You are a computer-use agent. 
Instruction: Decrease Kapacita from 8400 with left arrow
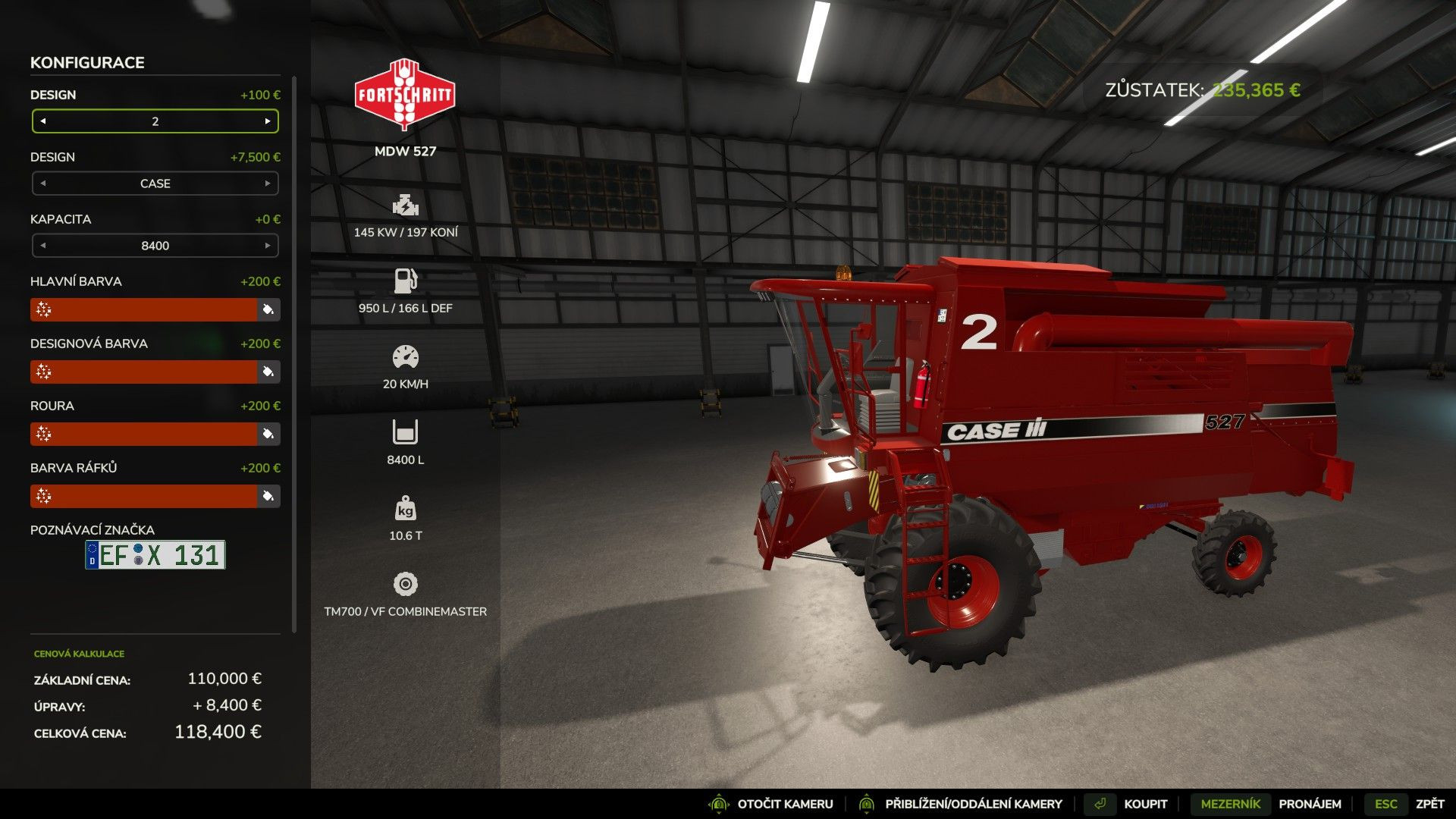tap(43, 246)
